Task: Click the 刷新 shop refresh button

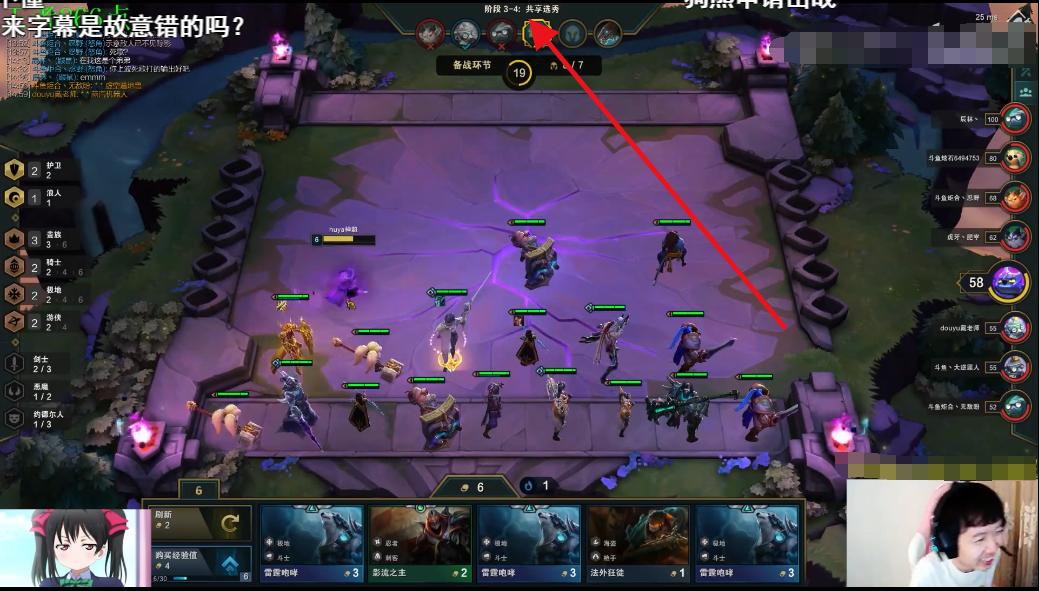Action: pos(196,521)
